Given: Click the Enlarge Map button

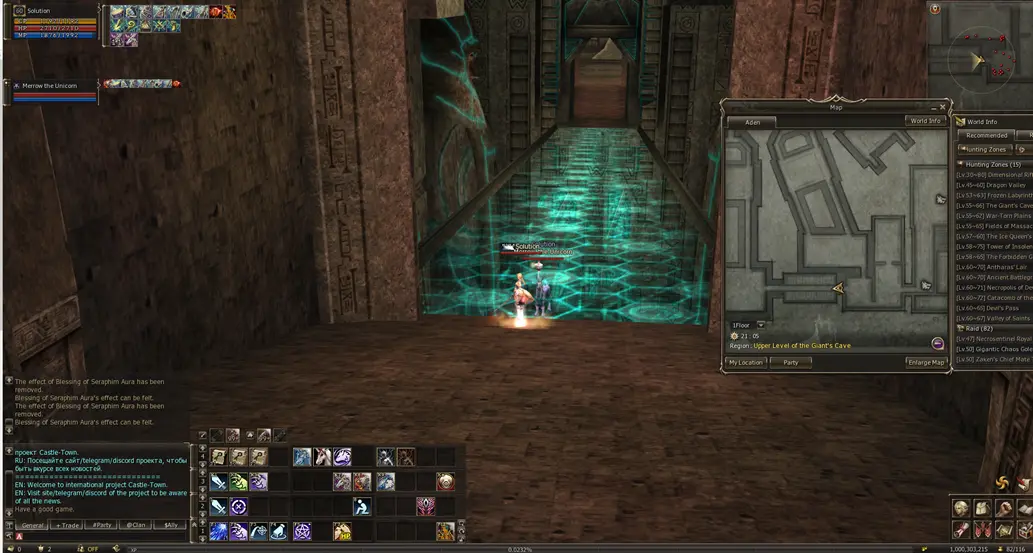Looking at the screenshot, I should click(x=925, y=362).
